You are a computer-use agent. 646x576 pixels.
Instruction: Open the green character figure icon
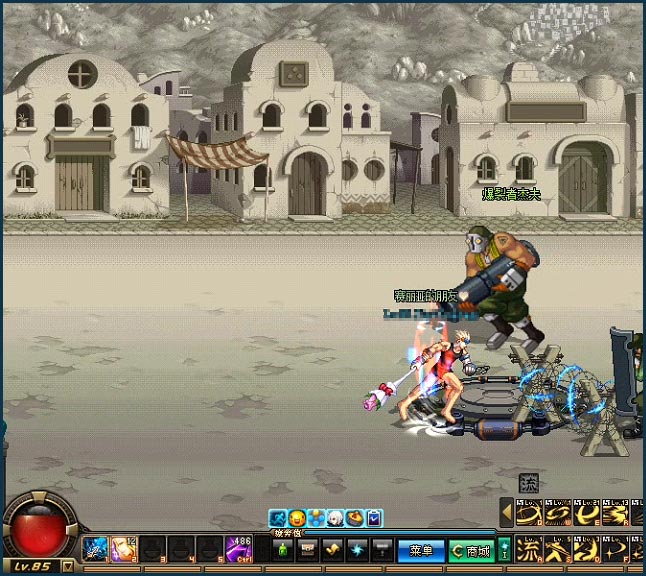tap(283, 549)
